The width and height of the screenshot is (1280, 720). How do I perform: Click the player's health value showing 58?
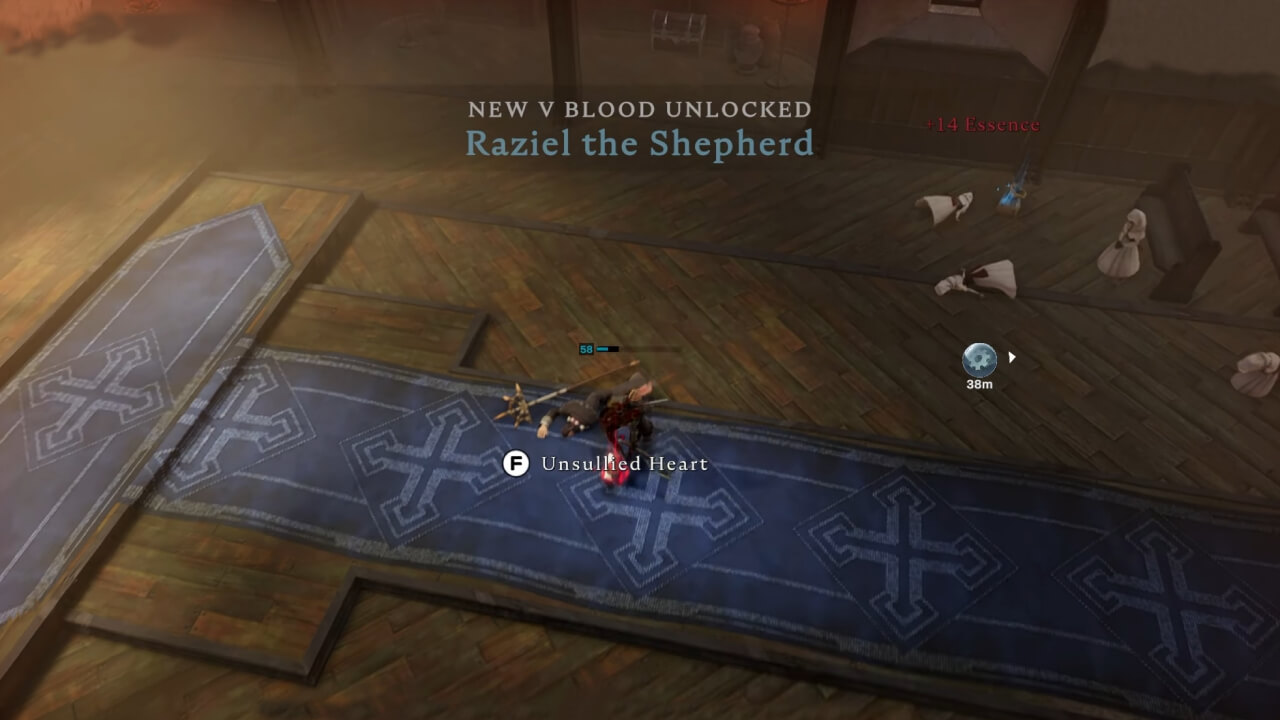(x=586, y=349)
